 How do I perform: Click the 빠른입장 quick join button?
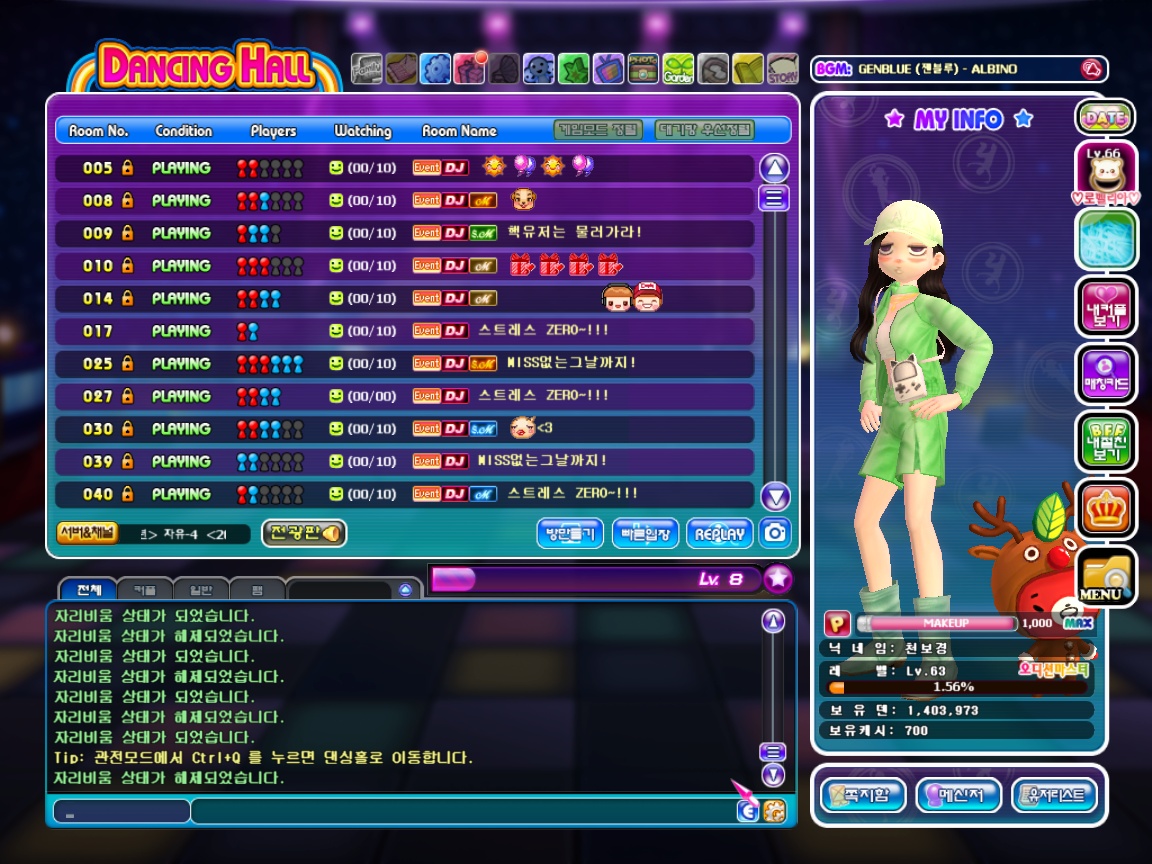coord(646,534)
